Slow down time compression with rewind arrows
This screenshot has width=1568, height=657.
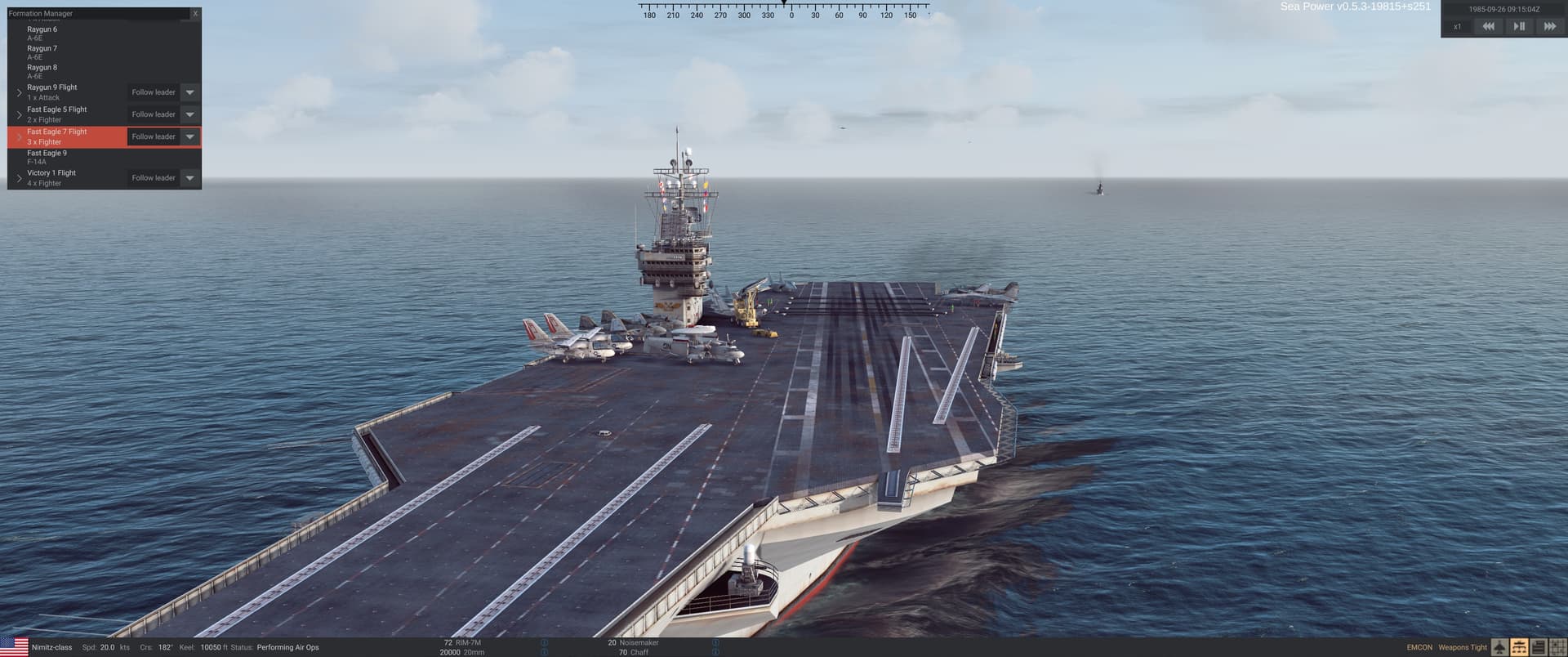1488,27
